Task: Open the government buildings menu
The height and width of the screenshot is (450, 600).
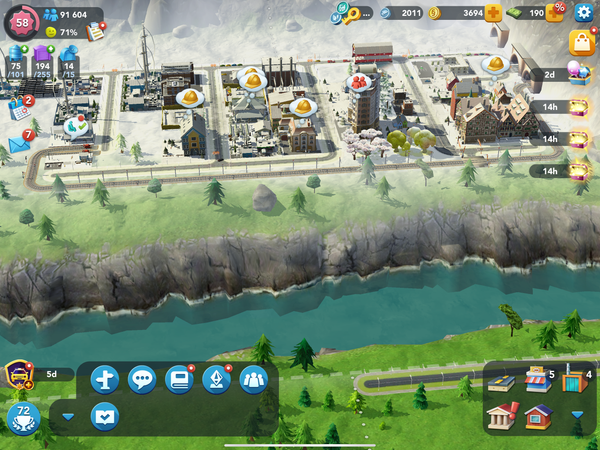Action: [x=502, y=415]
